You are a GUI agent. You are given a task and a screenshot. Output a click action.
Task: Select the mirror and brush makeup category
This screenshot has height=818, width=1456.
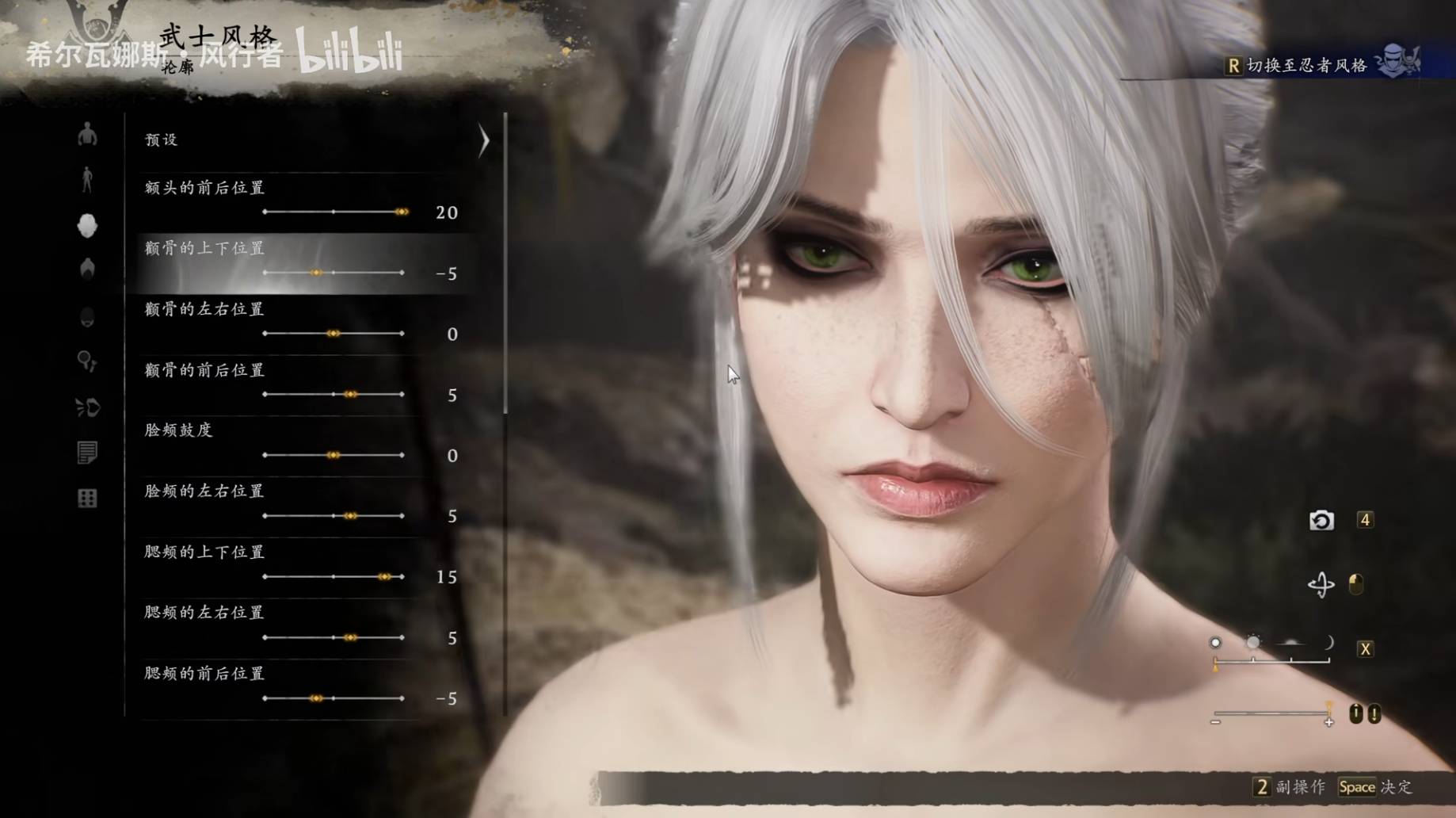pyautogui.click(x=87, y=362)
